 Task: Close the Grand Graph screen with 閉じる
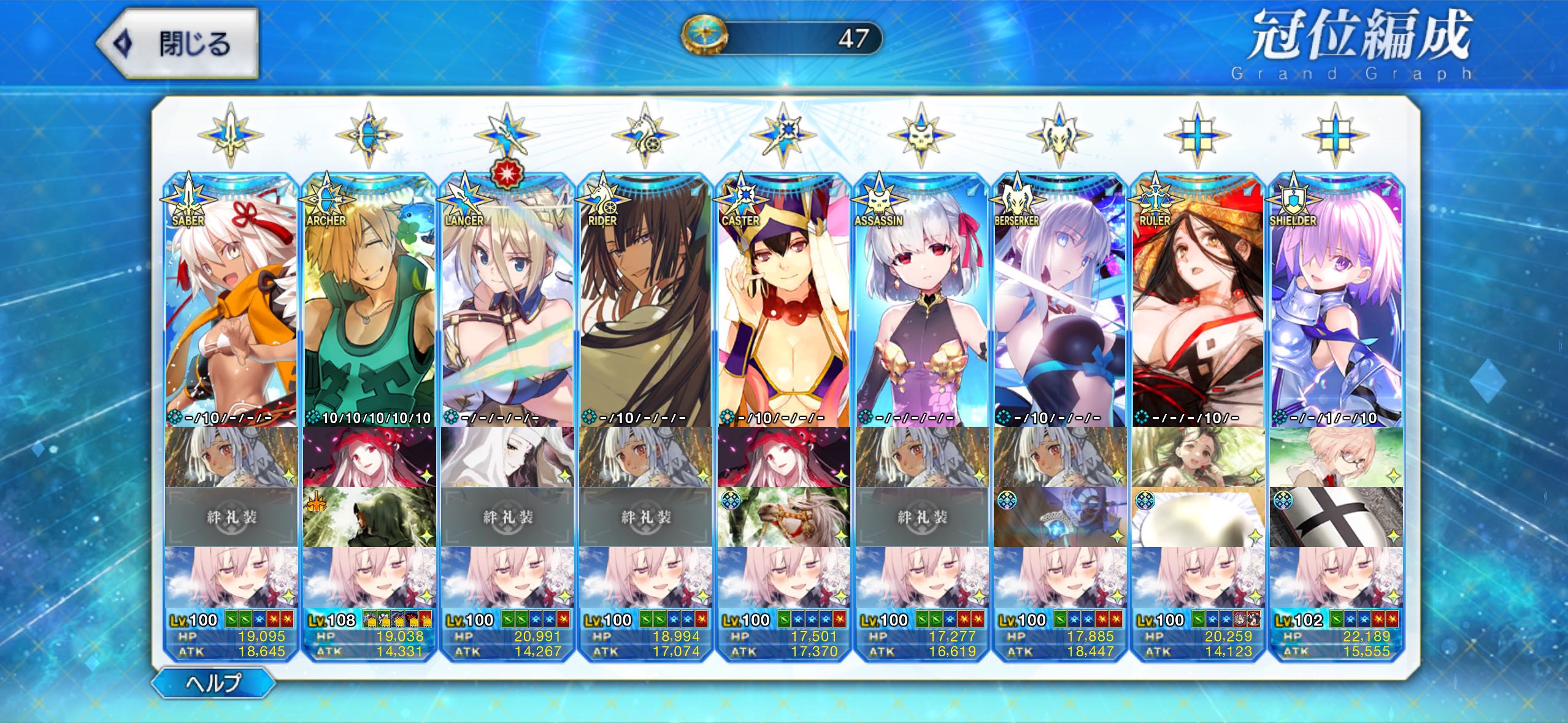[x=179, y=44]
